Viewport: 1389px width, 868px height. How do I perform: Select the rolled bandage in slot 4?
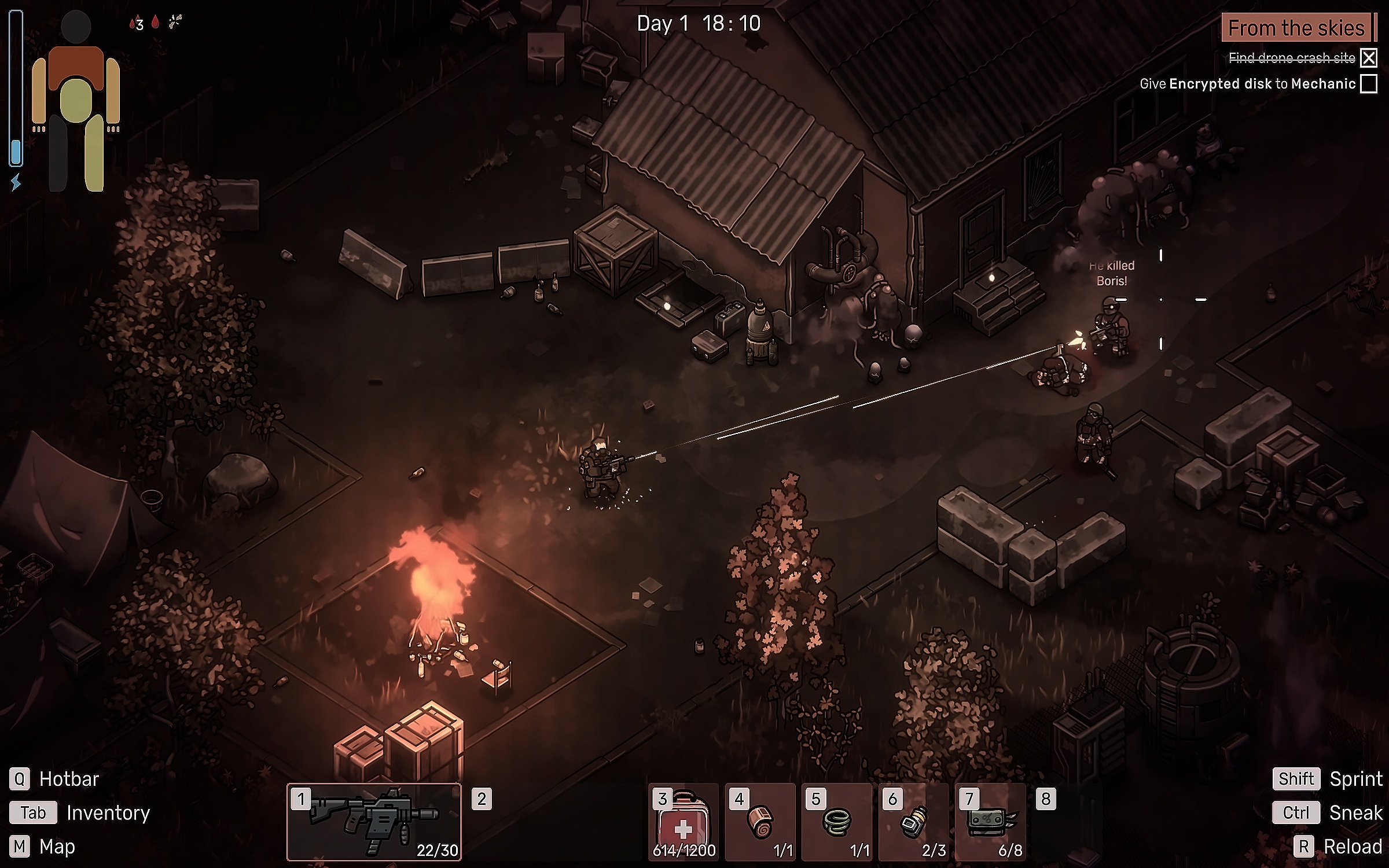pyautogui.click(x=760, y=822)
